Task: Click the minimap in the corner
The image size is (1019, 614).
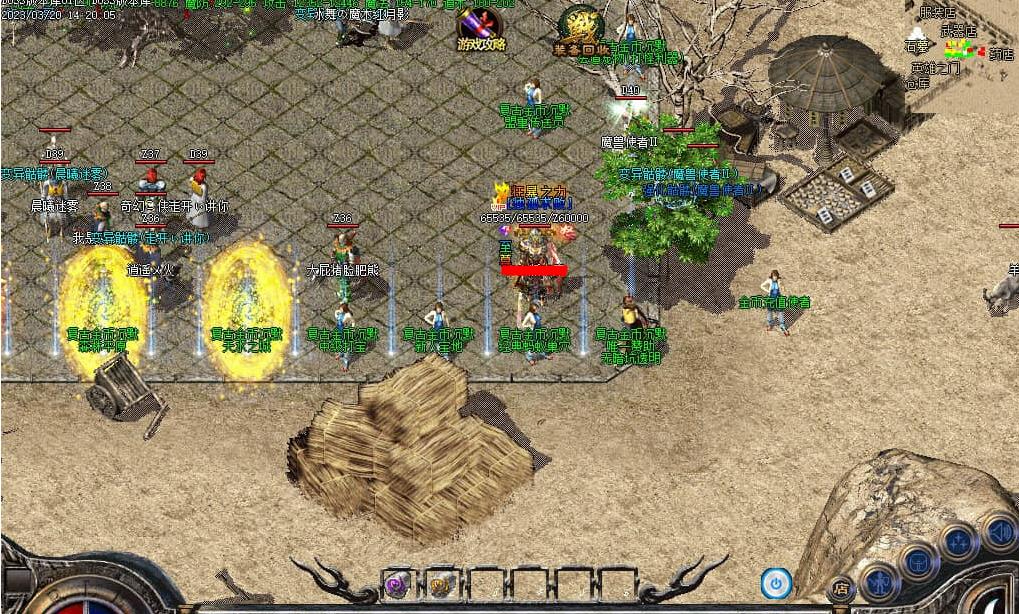Action: (960, 45)
